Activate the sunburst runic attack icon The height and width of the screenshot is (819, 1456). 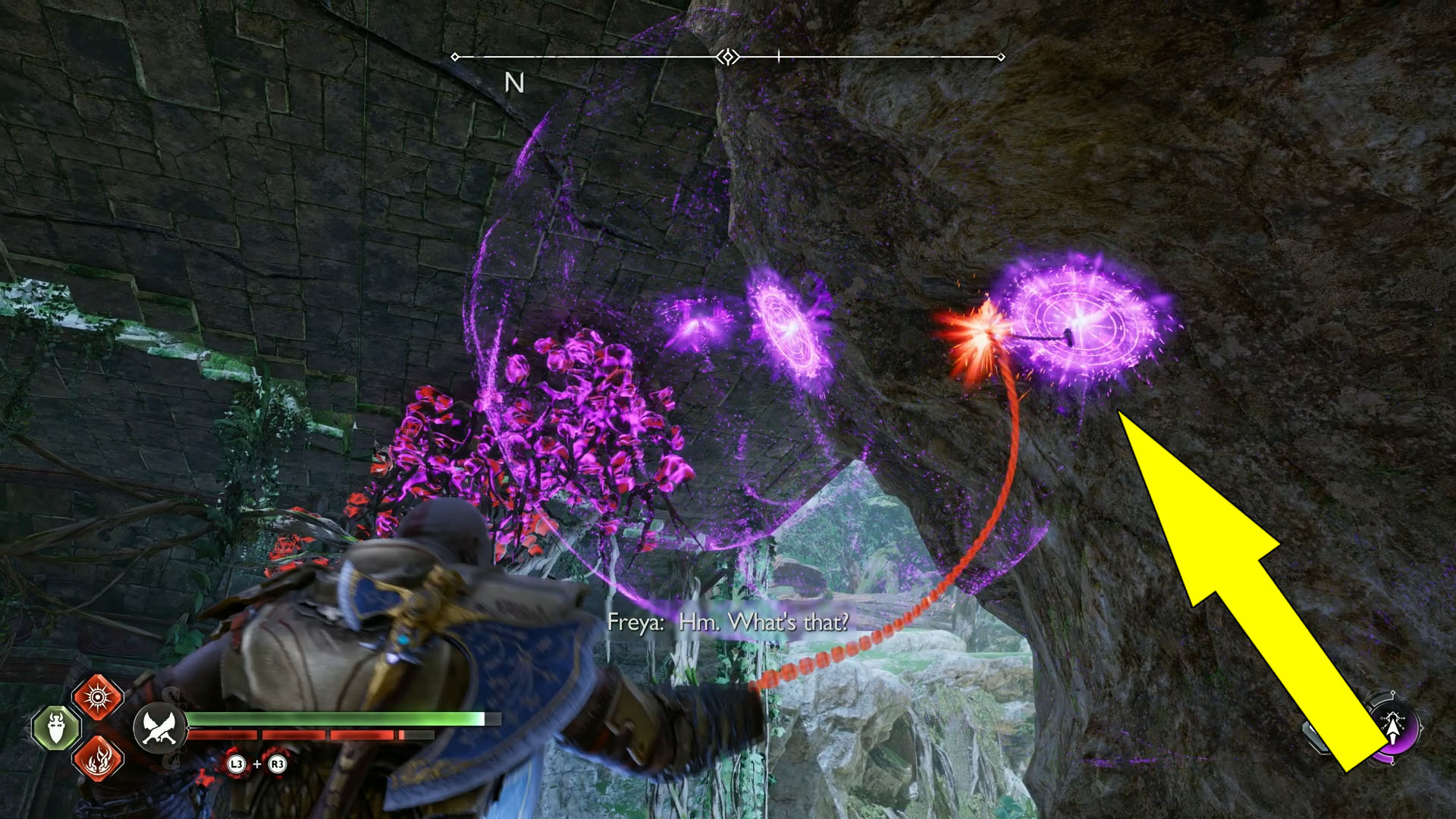tap(98, 697)
